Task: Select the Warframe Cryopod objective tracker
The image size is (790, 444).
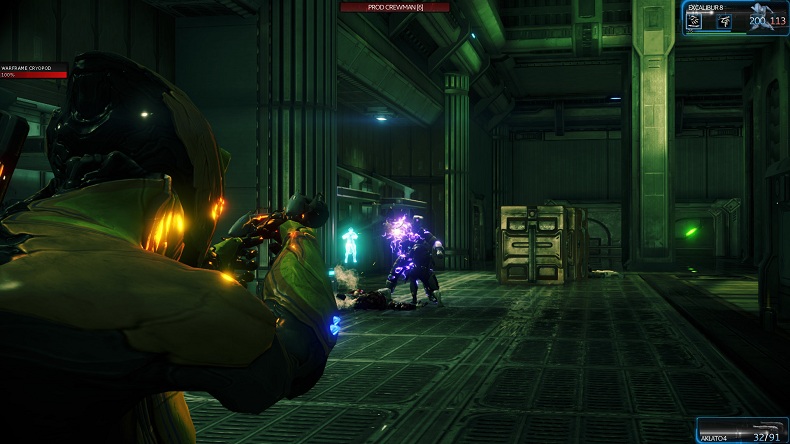Action: tap(34, 71)
